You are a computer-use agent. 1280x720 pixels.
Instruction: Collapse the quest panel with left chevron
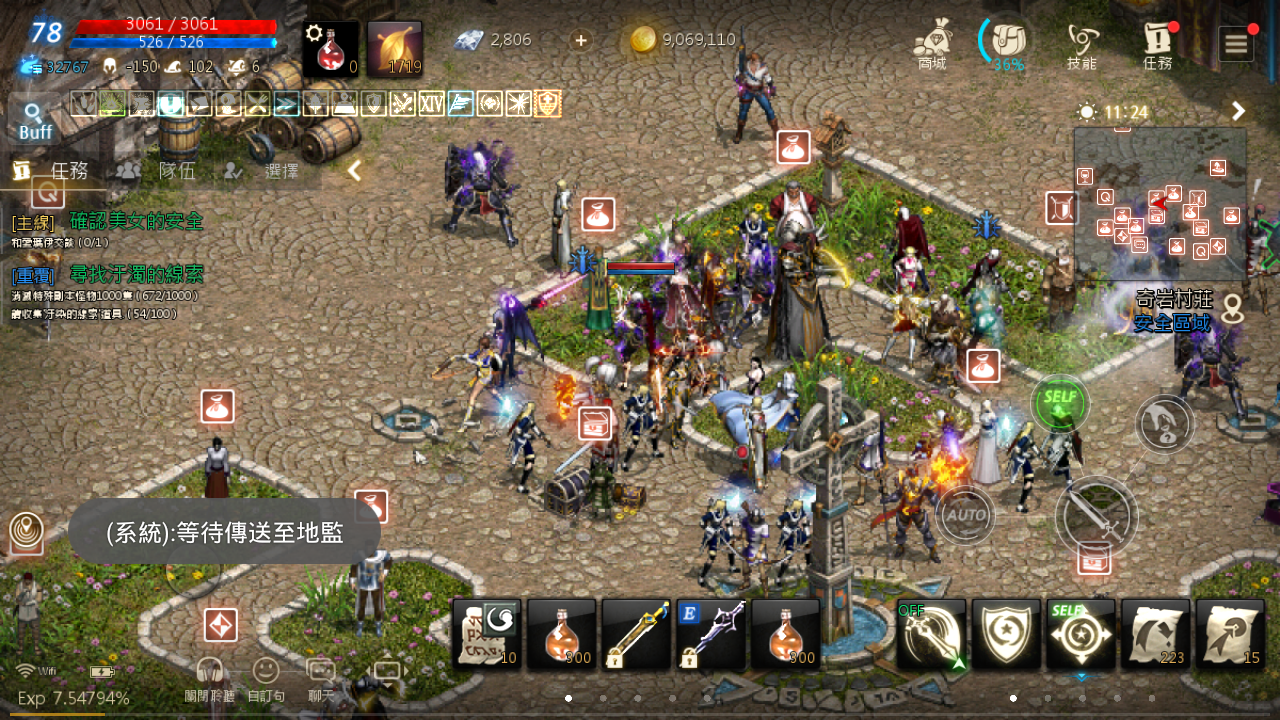pyautogui.click(x=352, y=170)
